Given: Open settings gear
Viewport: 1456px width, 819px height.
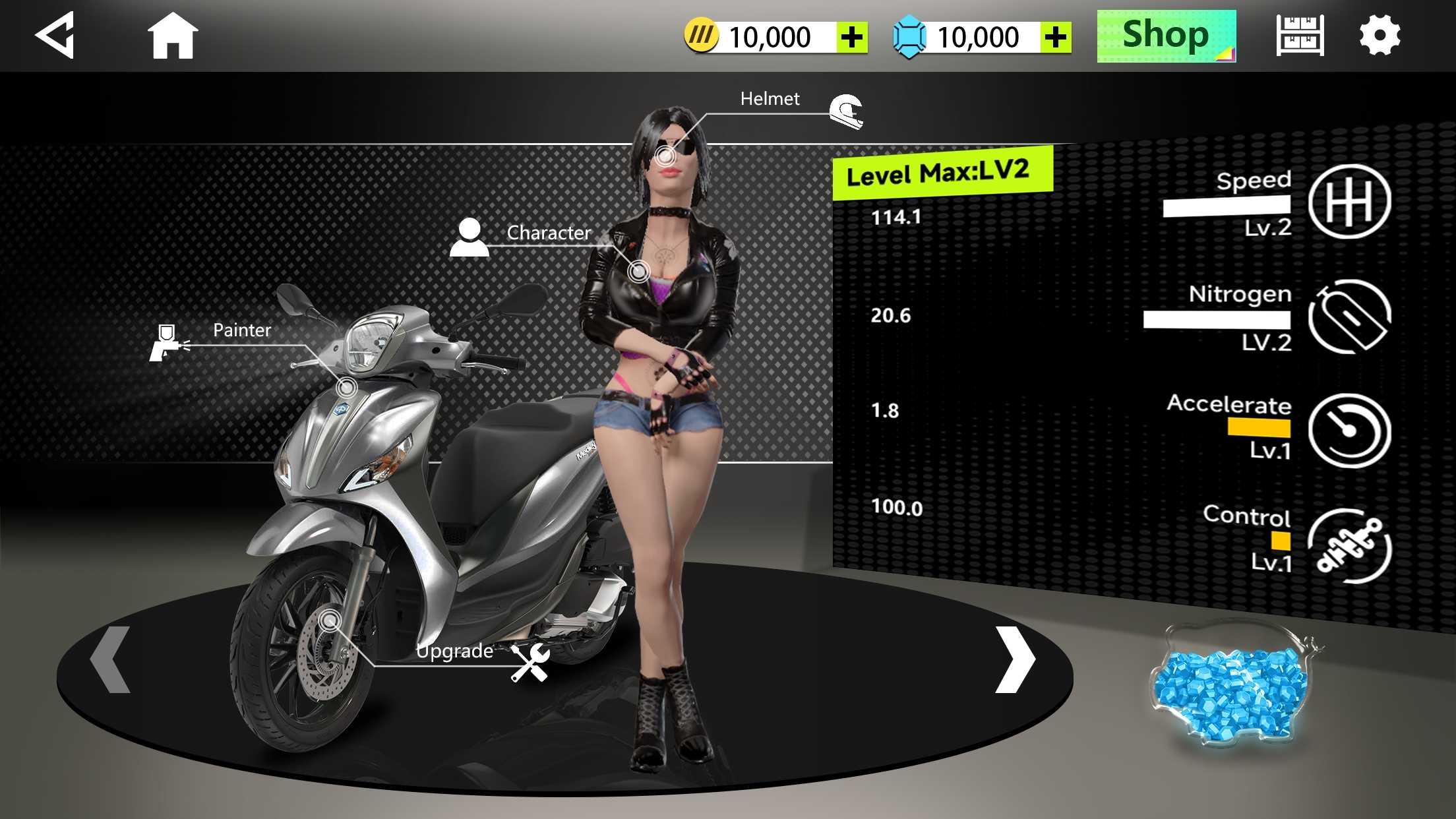Looking at the screenshot, I should coord(1380,36).
